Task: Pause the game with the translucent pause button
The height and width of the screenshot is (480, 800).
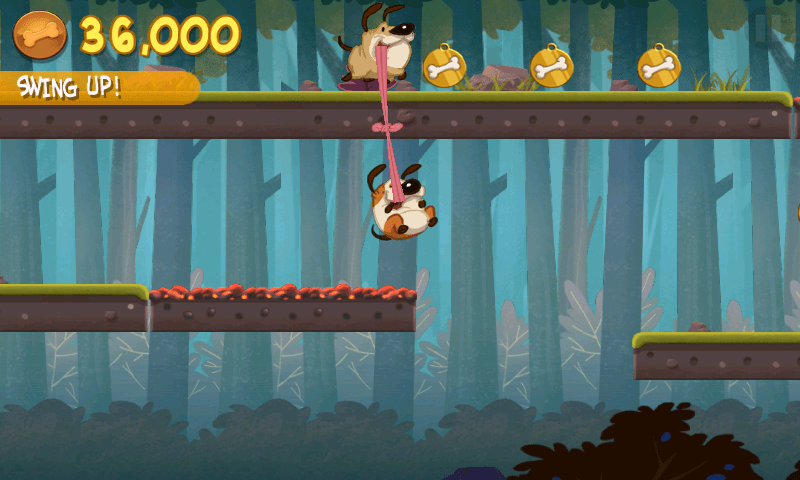Action: (x=766, y=28)
